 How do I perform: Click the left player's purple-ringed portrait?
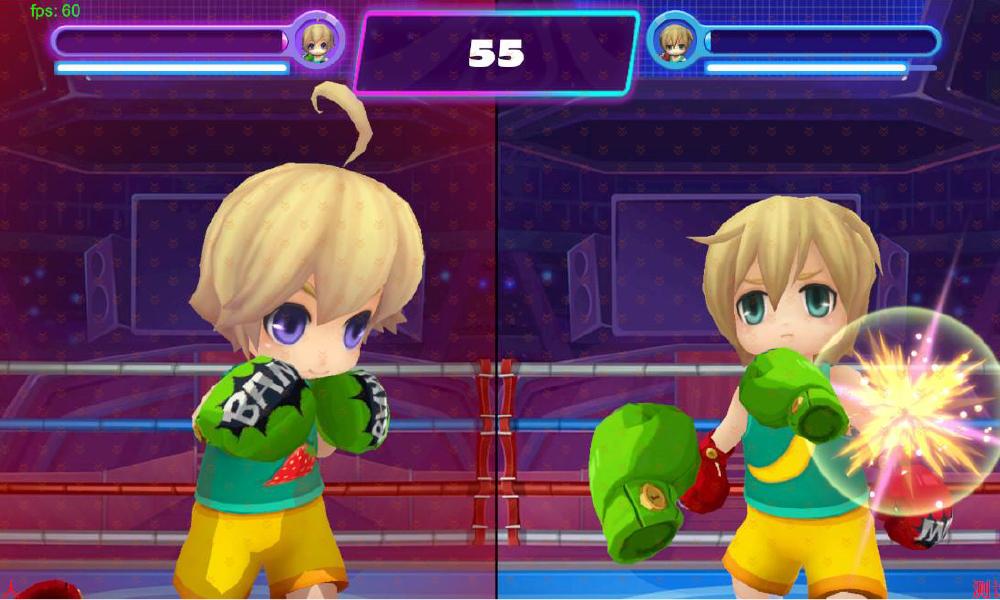318,41
